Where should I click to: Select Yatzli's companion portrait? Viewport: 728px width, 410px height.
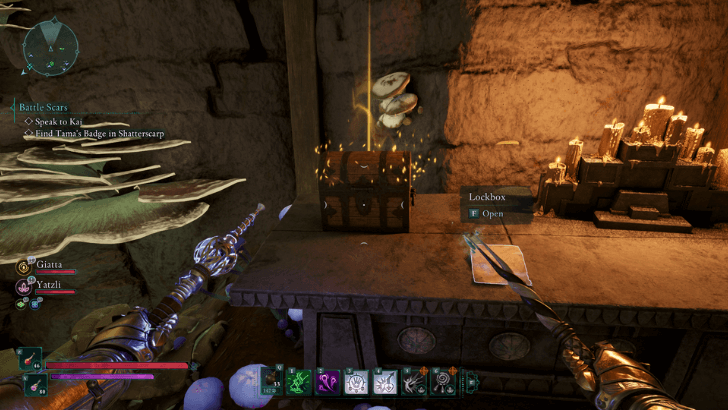(x=23, y=286)
